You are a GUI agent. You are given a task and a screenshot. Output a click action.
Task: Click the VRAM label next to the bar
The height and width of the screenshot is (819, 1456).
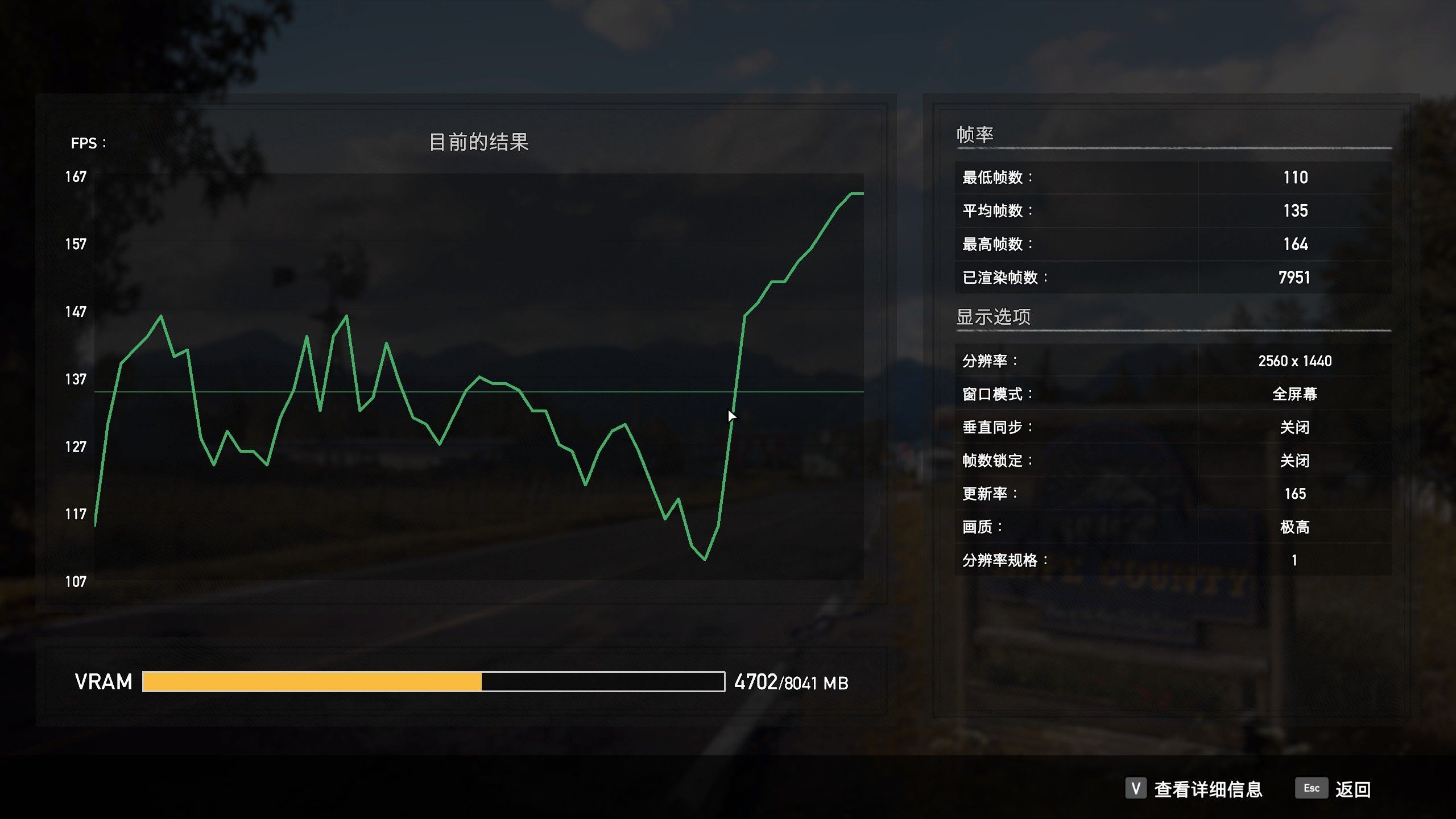(104, 681)
